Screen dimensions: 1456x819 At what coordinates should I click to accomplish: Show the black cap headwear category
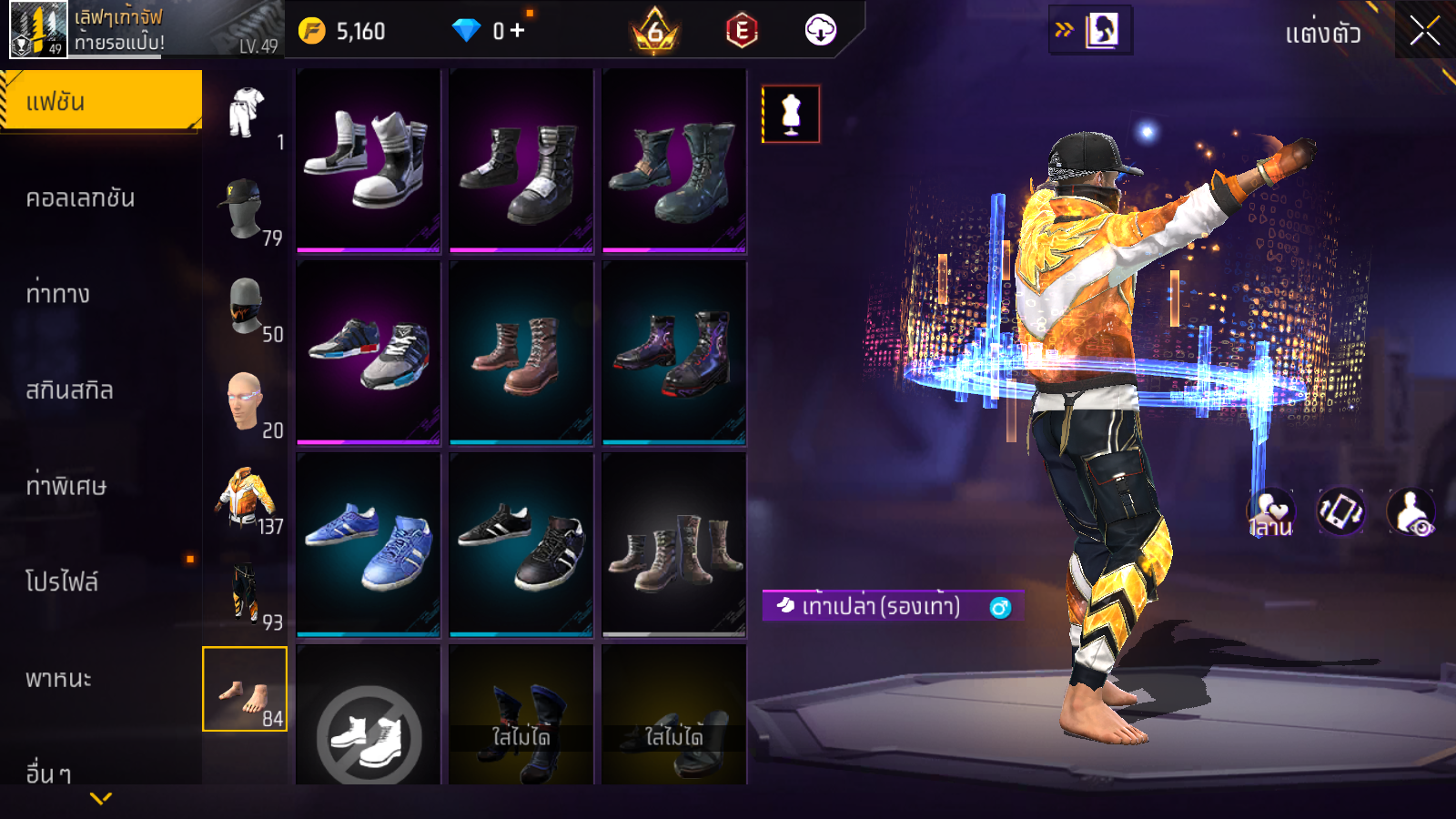pyautogui.click(x=245, y=208)
